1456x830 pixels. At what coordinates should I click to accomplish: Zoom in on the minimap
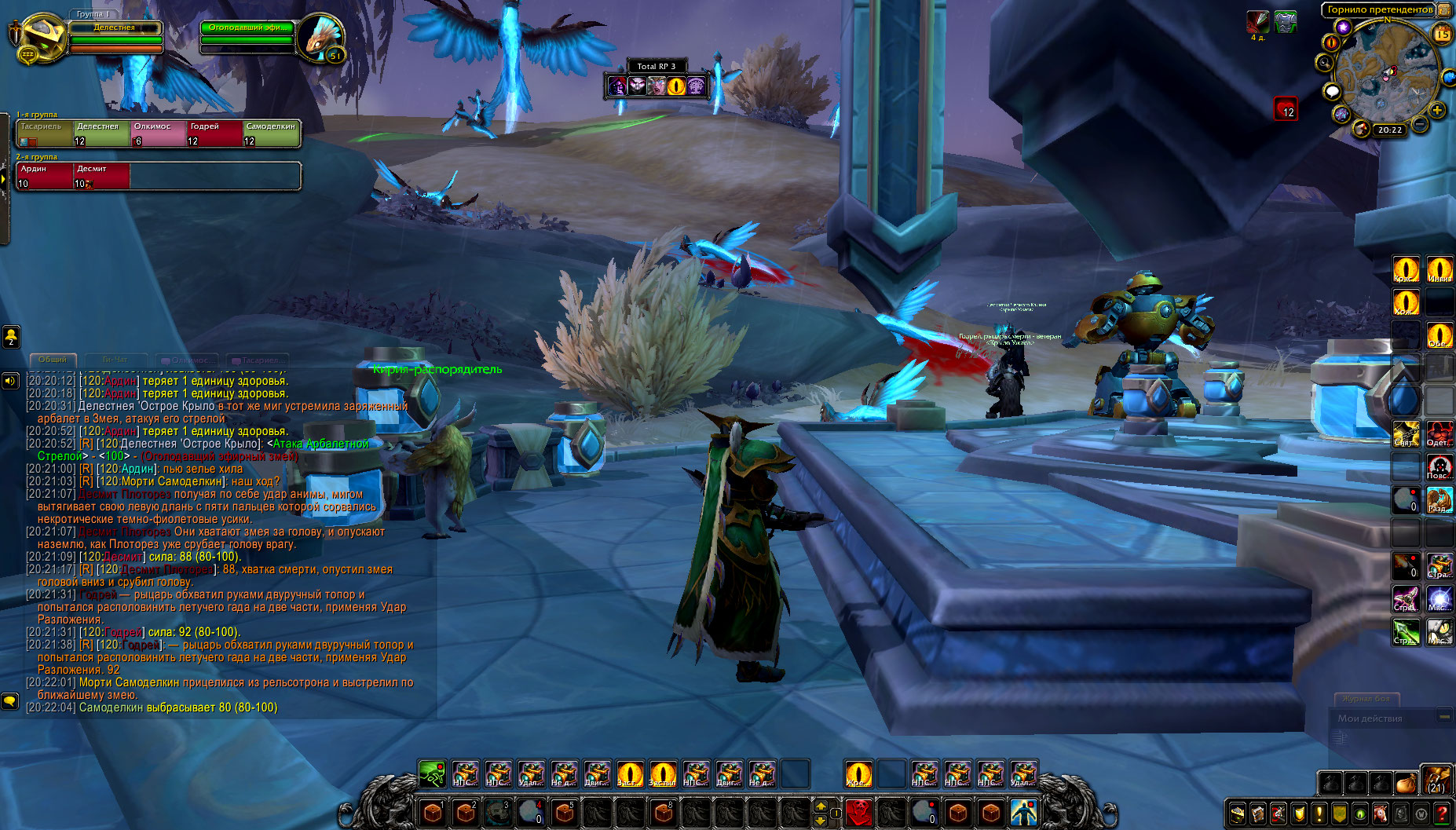pyautogui.click(x=1437, y=110)
